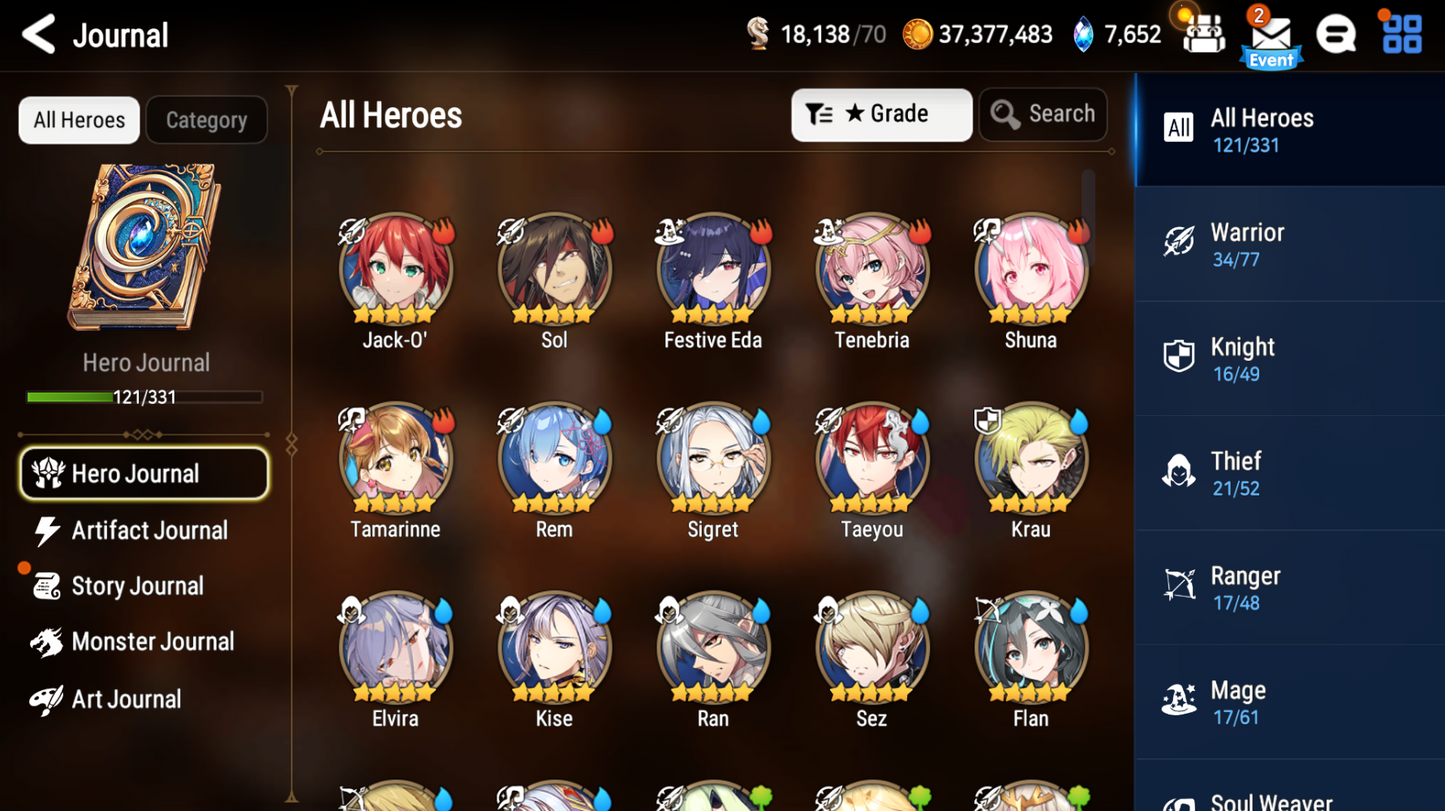This screenshot has width=1445, height=811.
Task: Expand the quick menu grid
Action: [x=1401, y=32]
